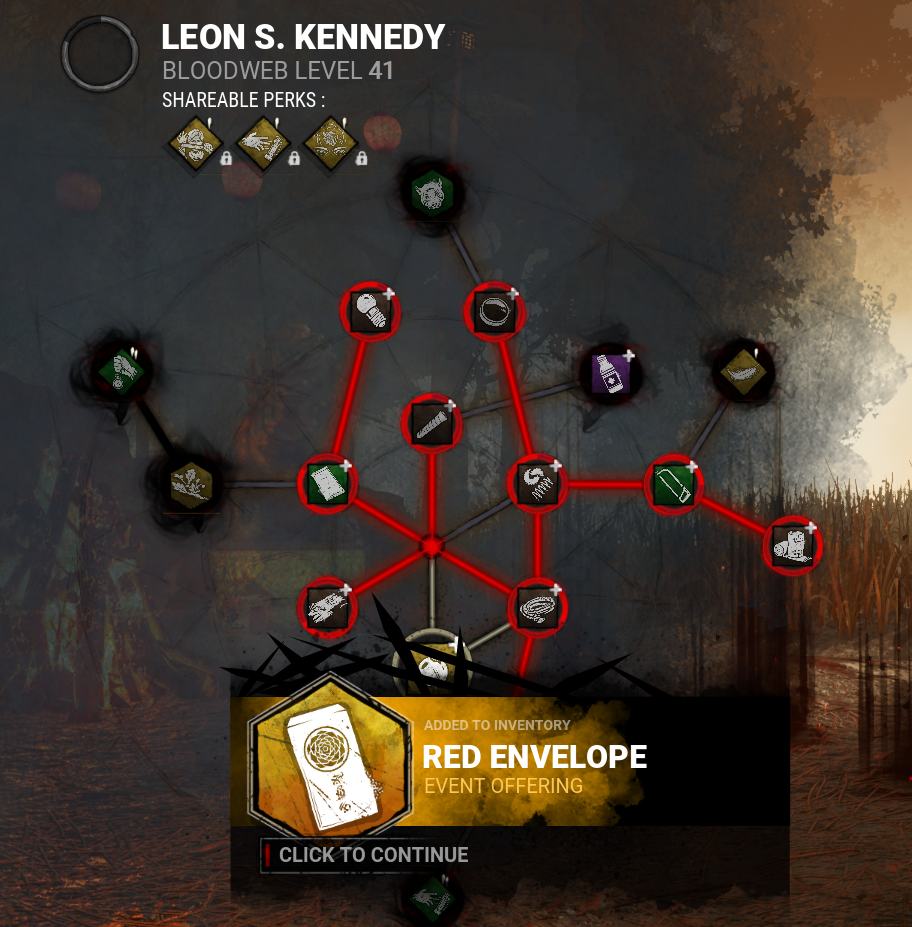Choose the gauze roll add-on node
The width and height of the screenshot is (912, 927).
tap(792, 545)
